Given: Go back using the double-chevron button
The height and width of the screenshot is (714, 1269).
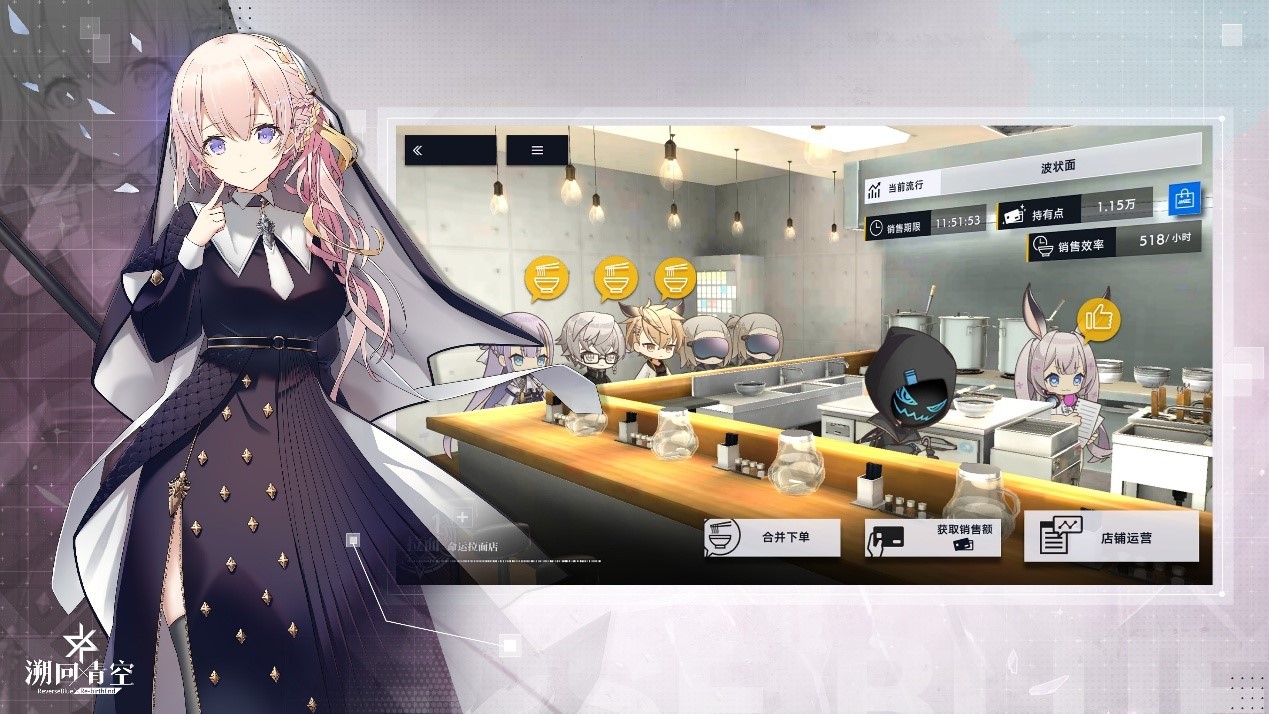Looking at the screenshot, I should (x=449, y=150).
